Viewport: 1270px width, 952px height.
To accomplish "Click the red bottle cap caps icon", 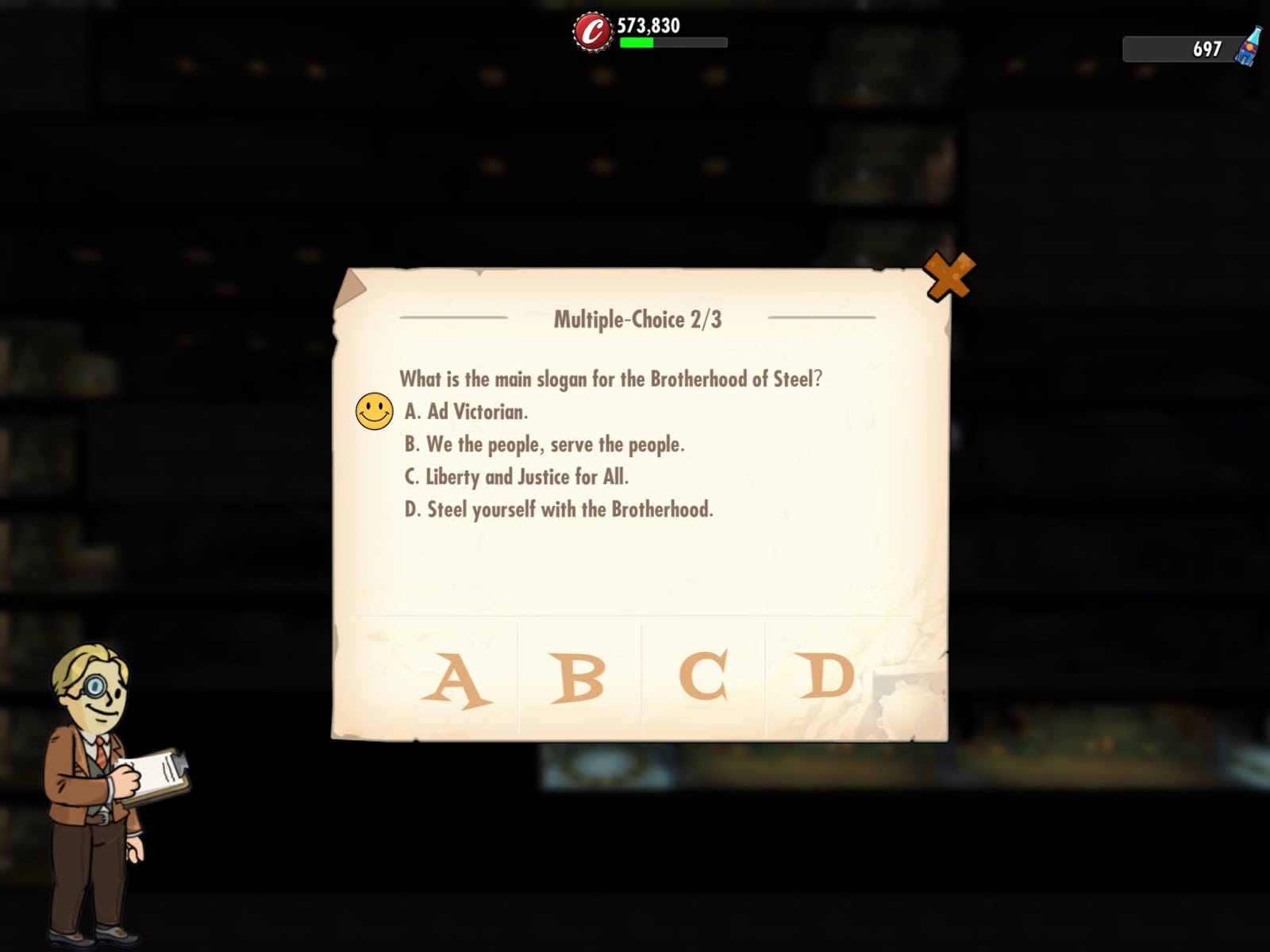I will [591, 33].
